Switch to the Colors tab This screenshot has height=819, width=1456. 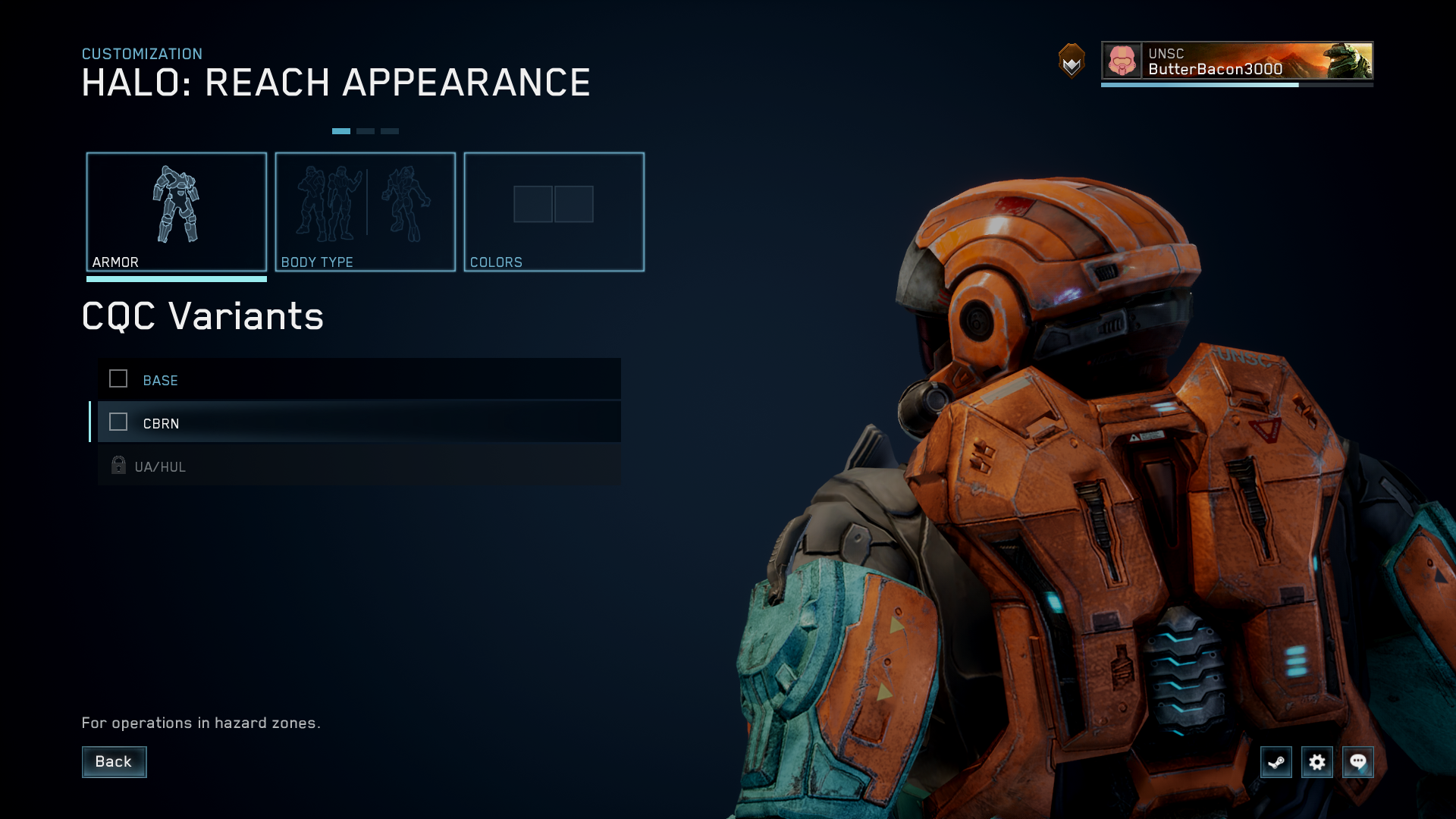click(x=554, y=212)
